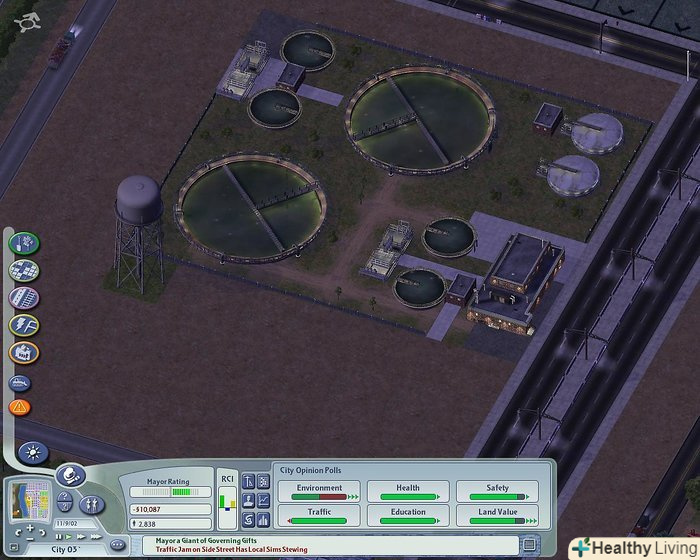
Task: Open the civic buildings menu
Action: 24,352
